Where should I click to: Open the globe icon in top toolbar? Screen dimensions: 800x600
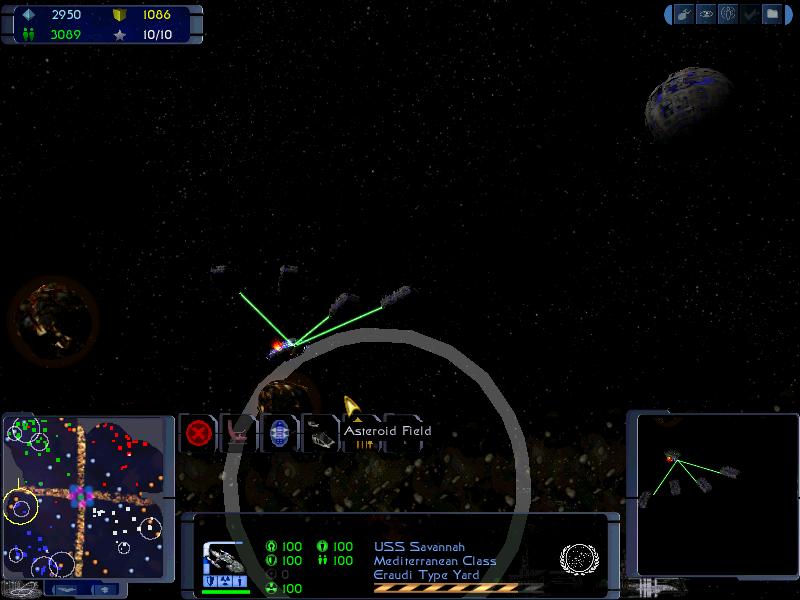point(729,14)
